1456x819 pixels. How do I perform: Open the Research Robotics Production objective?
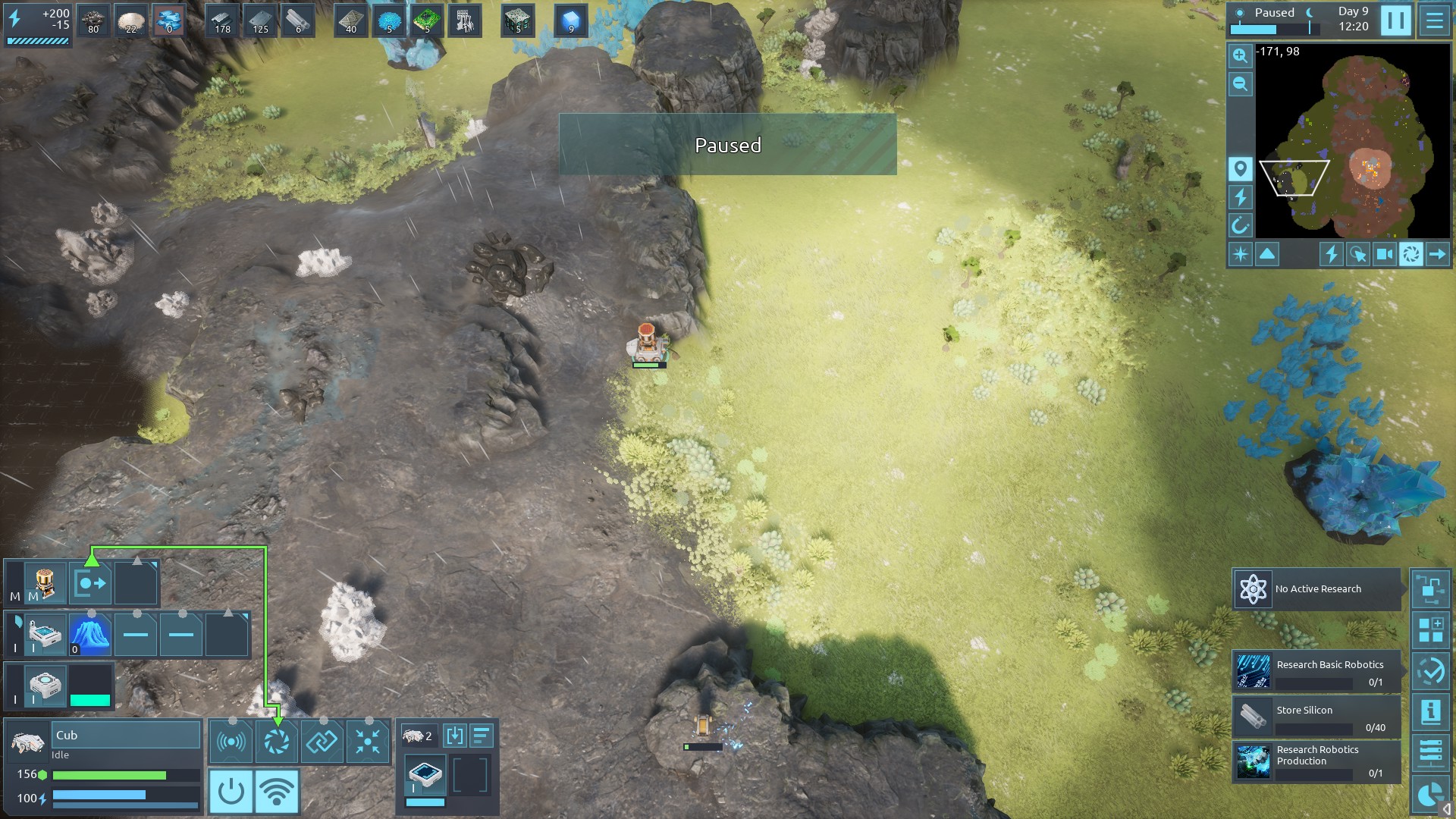[x=1316, y=761]
